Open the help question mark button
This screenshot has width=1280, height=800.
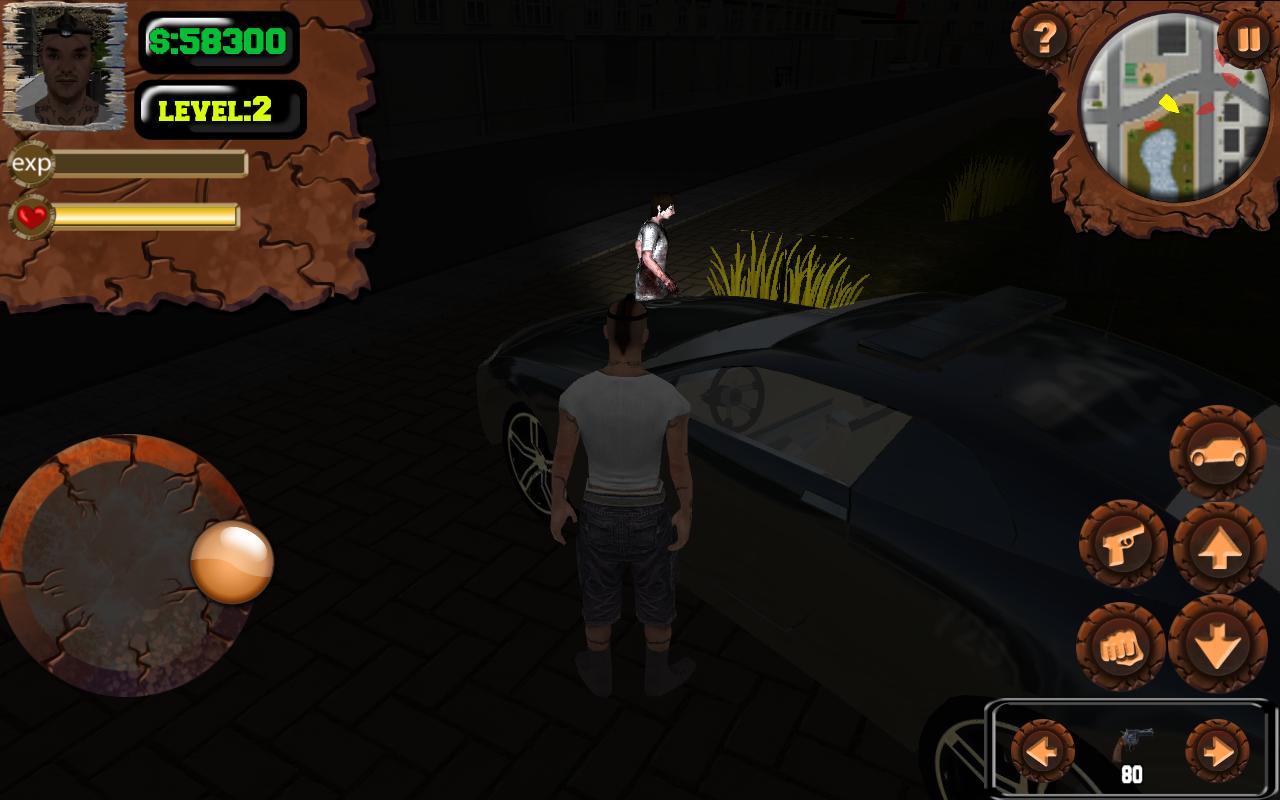pyautogui.click(x=1044, y=39)
